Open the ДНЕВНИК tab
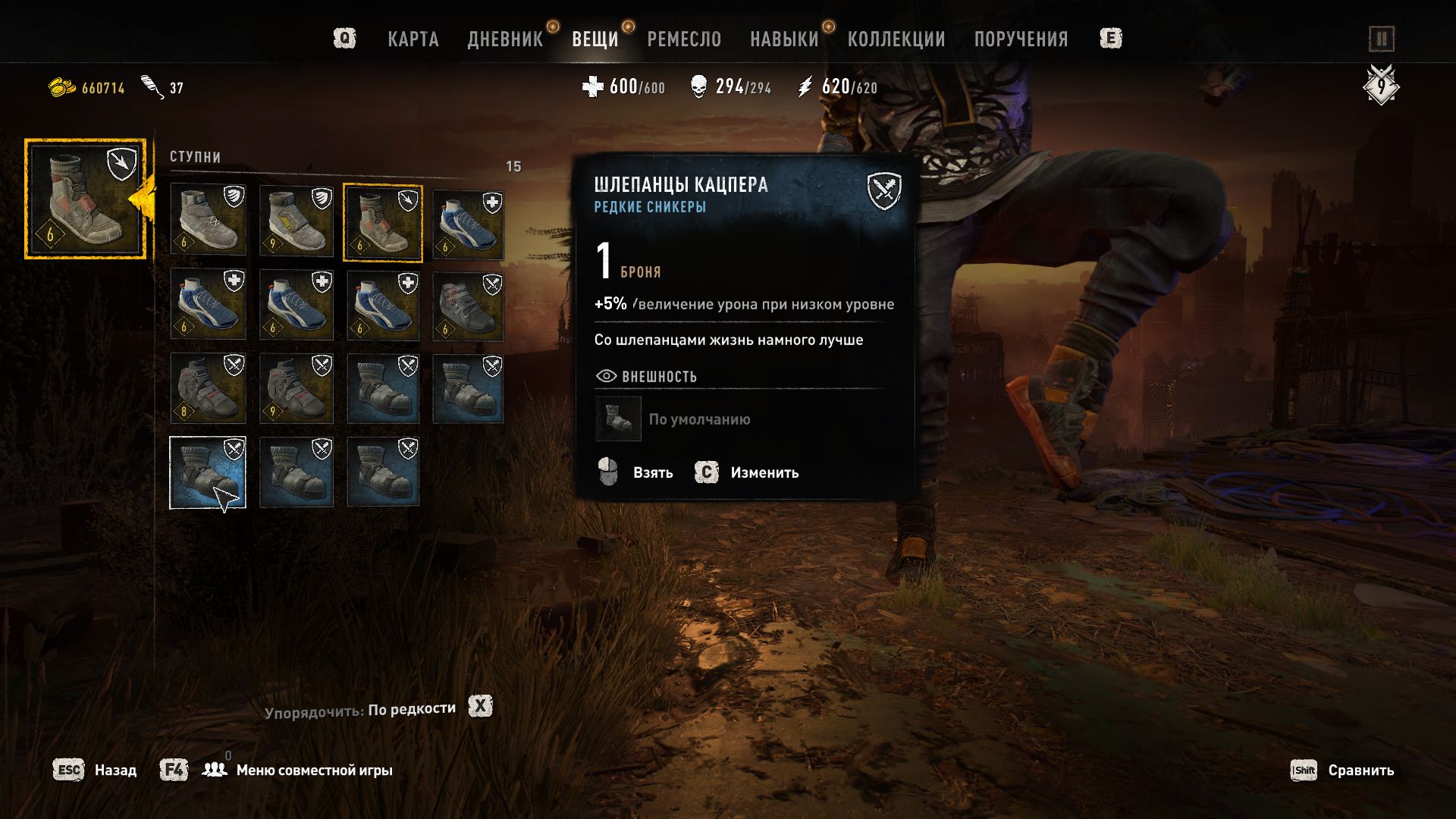The width and height of the screenshot is (1456, 819). pyautogui.click(x=505, y=39)
